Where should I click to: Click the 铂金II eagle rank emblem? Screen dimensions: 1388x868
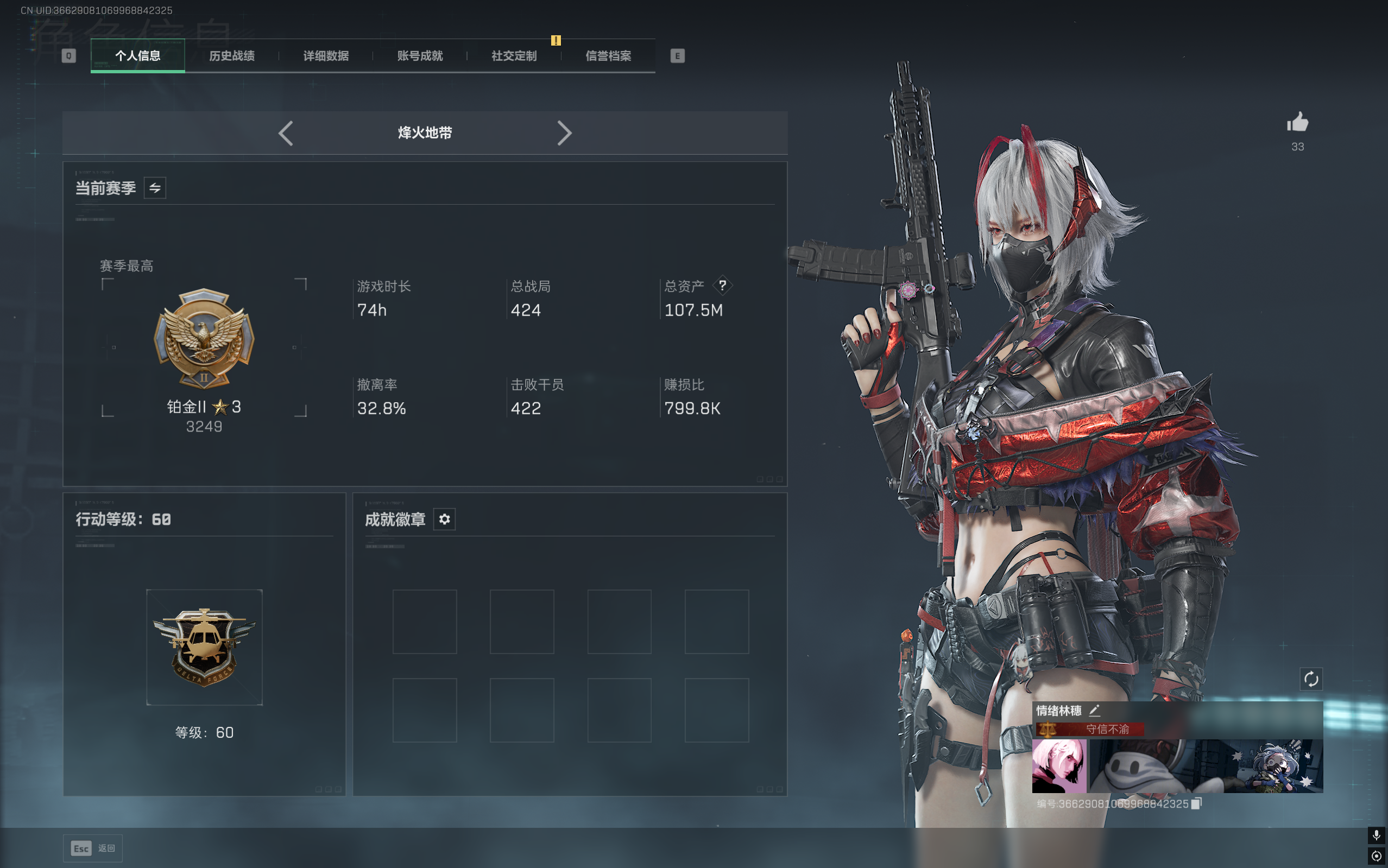[x=204, y=339]
